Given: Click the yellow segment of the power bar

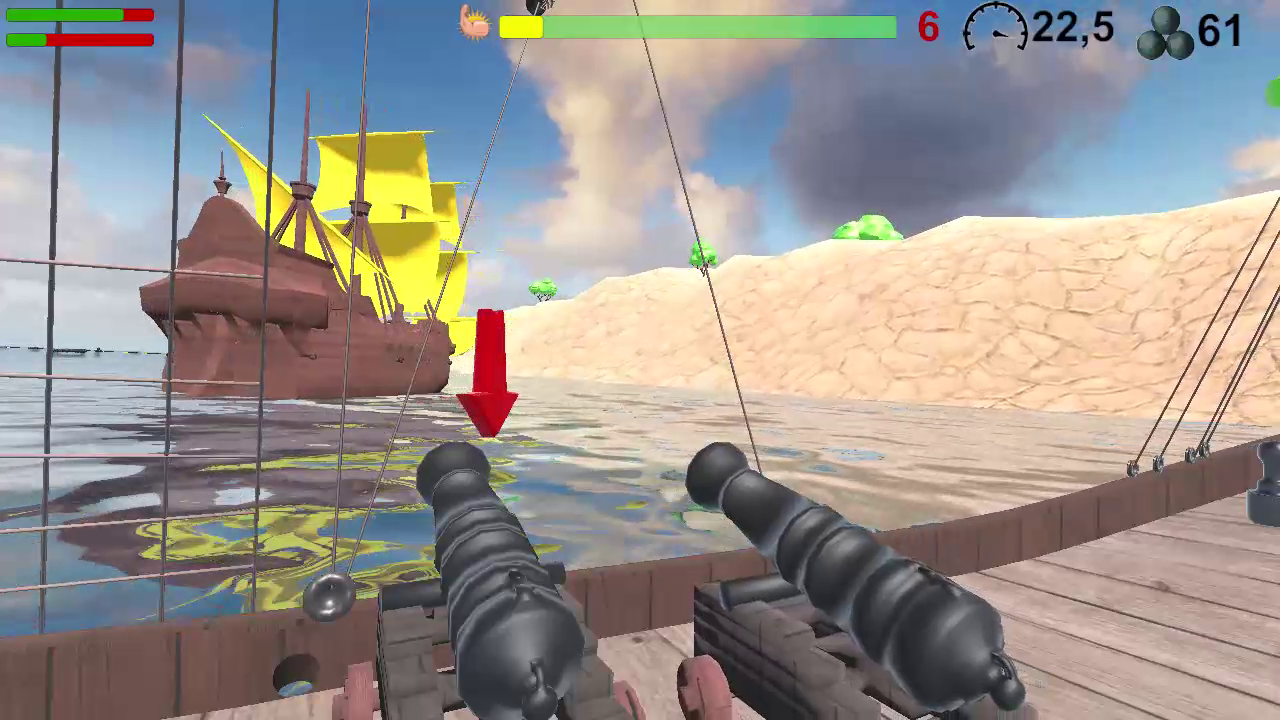Looking at the screenshot, I should [520, 29].
